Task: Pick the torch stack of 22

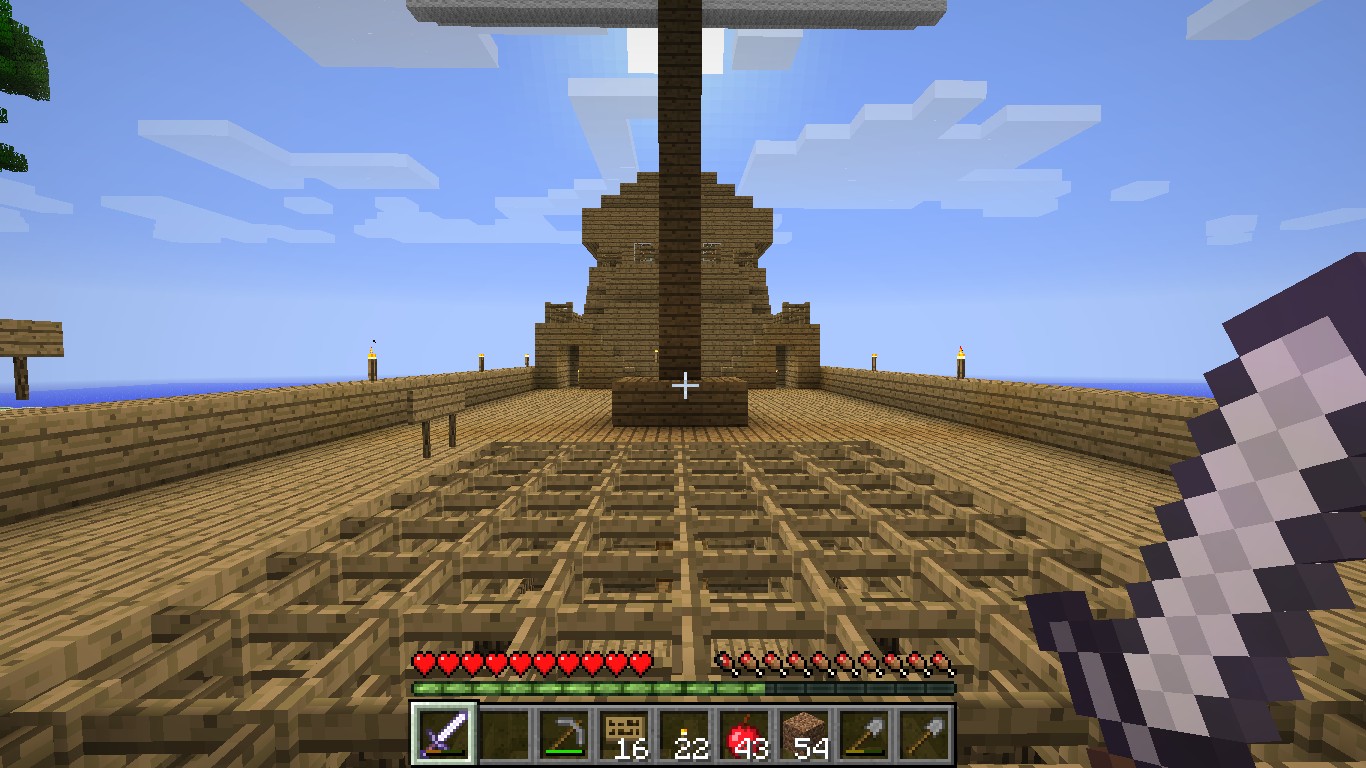Action: (x=683, y=736)
